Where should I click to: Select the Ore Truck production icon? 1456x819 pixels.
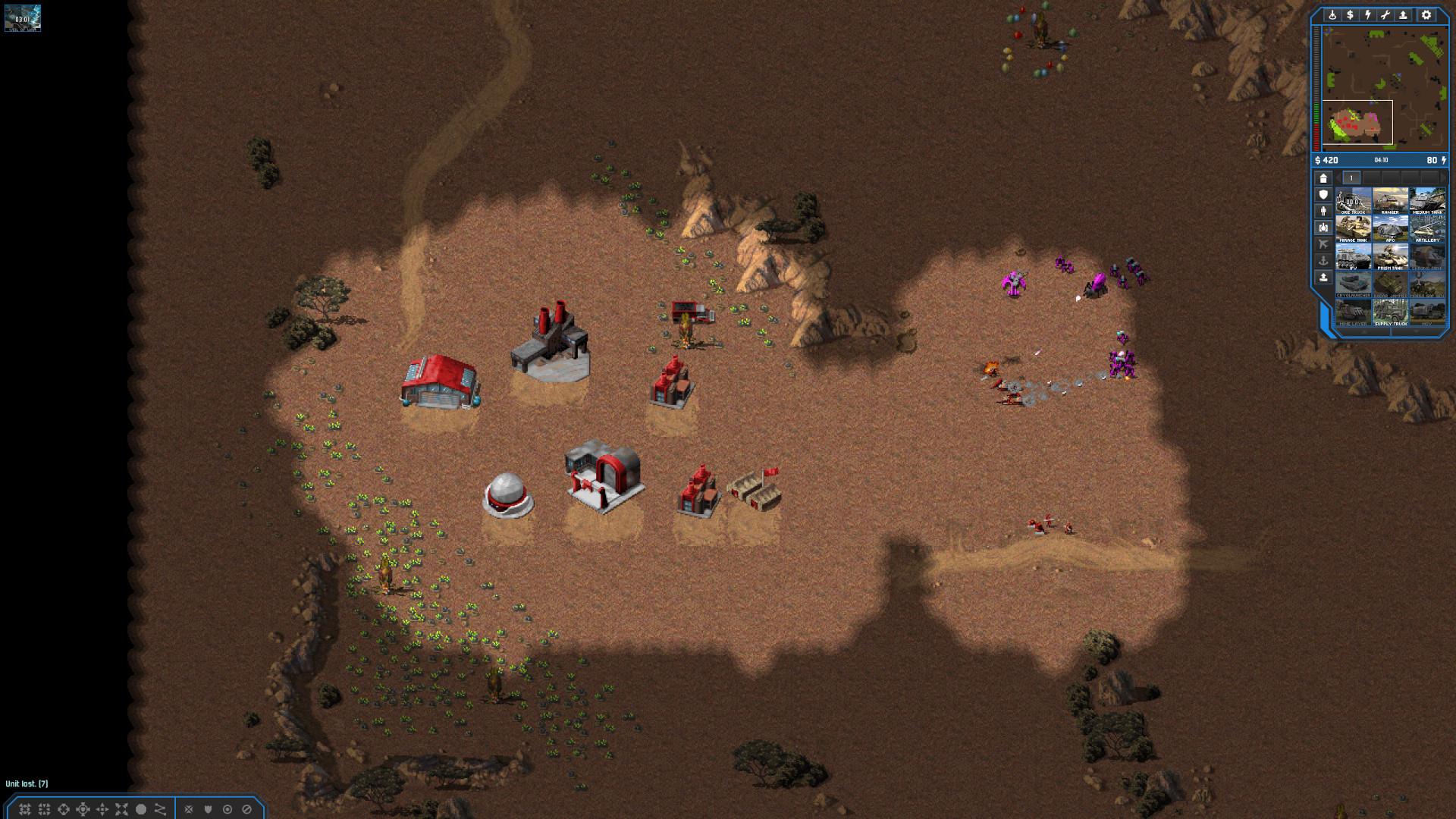[x=1353, y=201]
